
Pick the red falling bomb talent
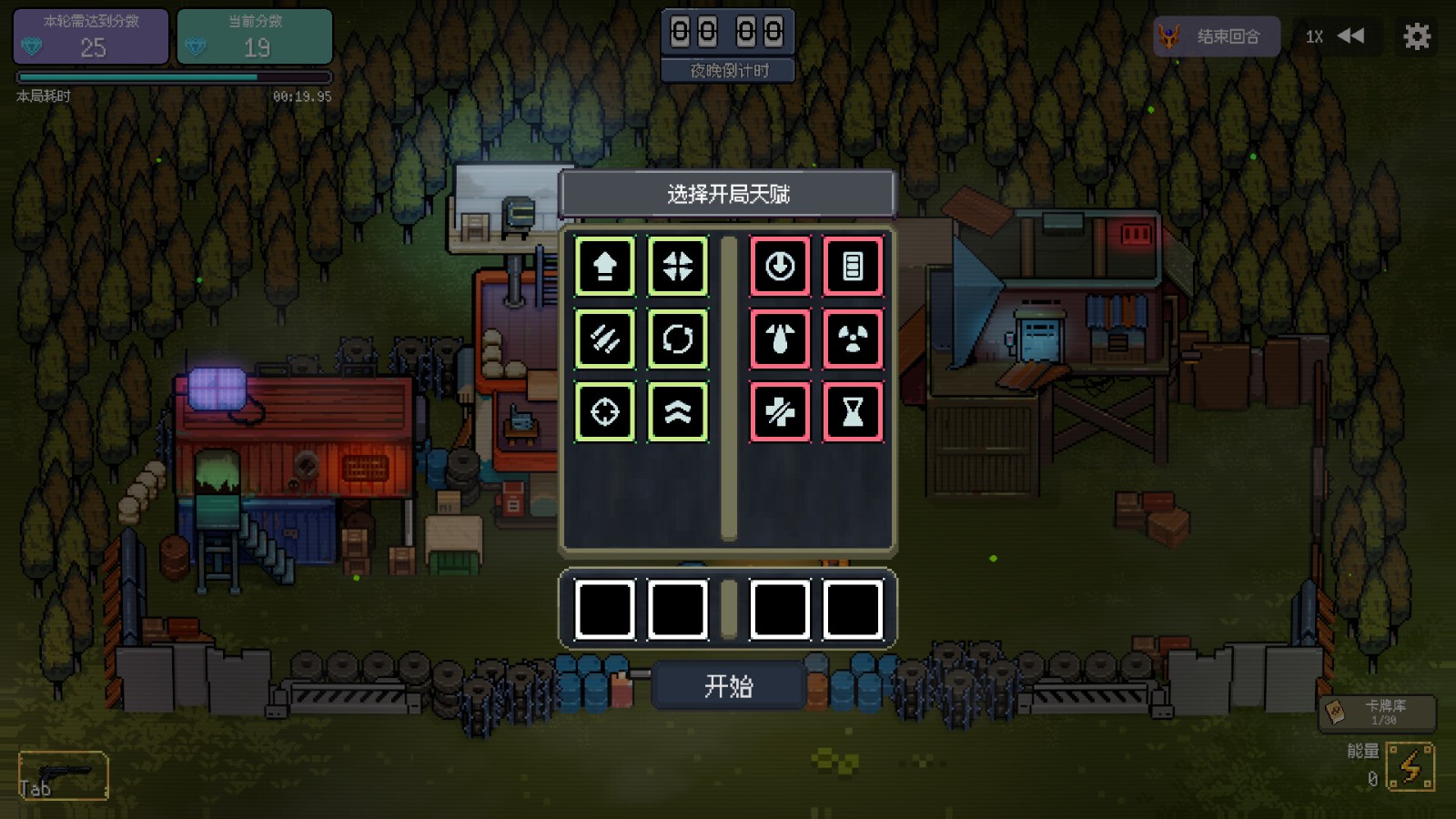coord(780,339)
